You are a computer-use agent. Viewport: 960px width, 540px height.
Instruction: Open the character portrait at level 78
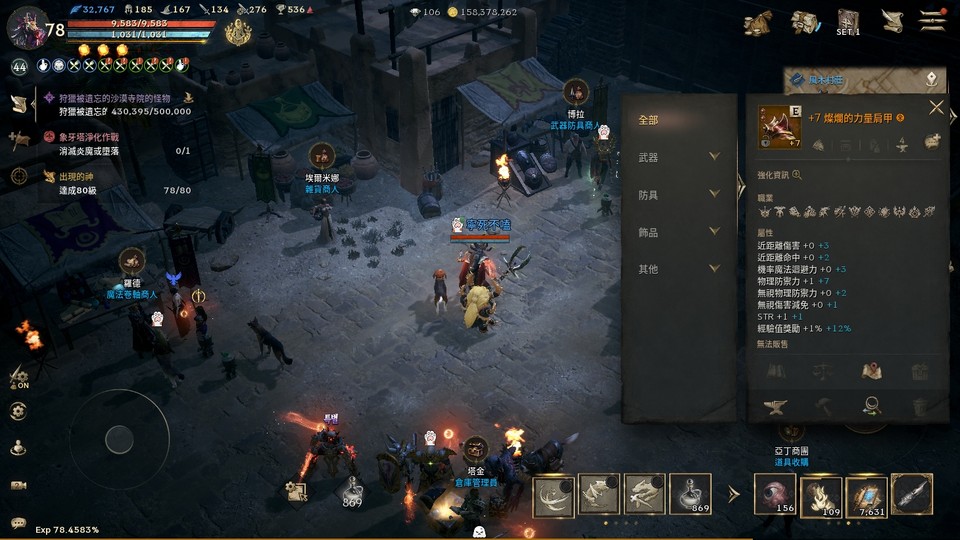tap(25, 26)
